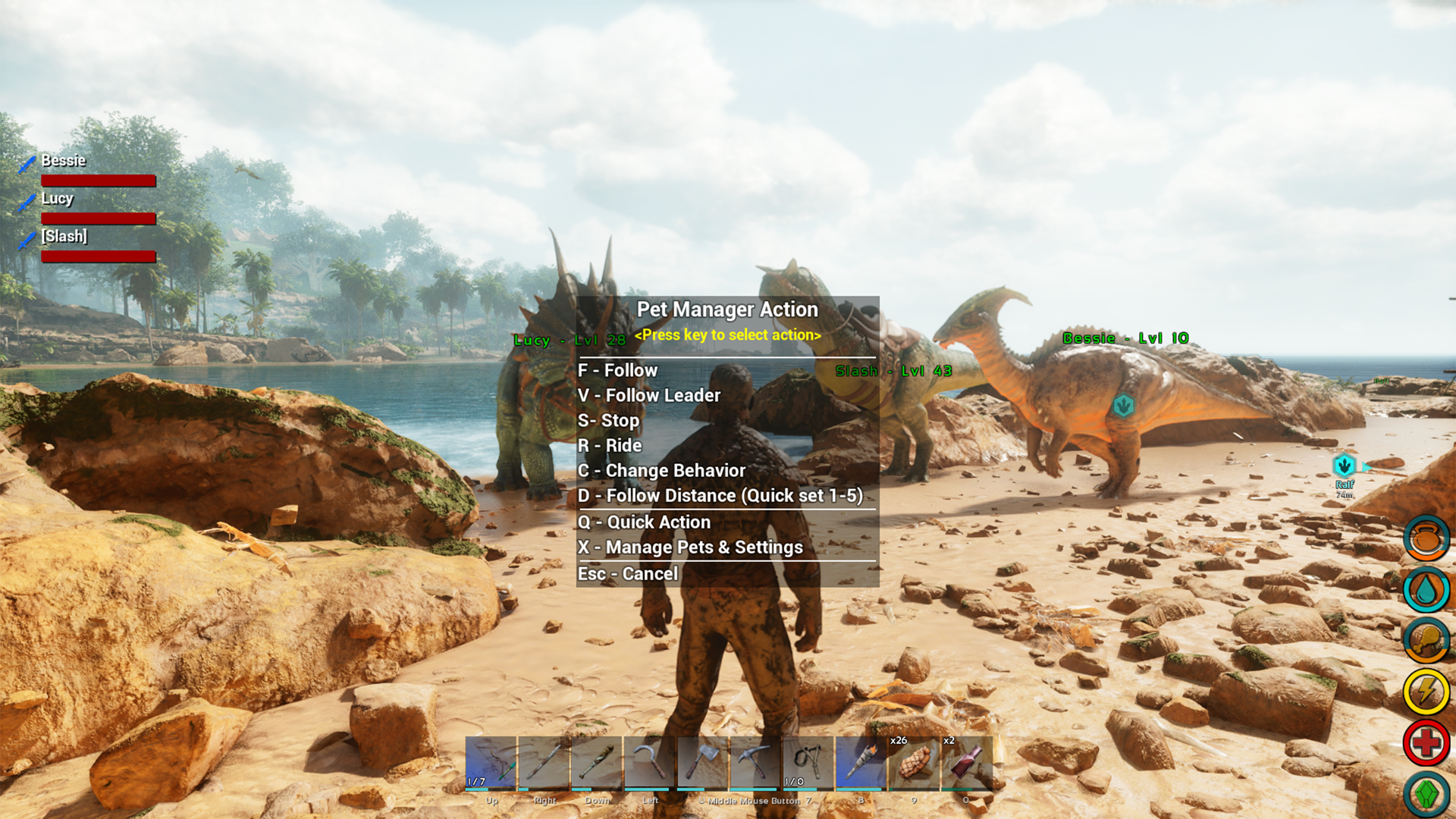1456x819 pixels.
Task: Select the torch hotbar slot
Action: click(x=861, y=762)
